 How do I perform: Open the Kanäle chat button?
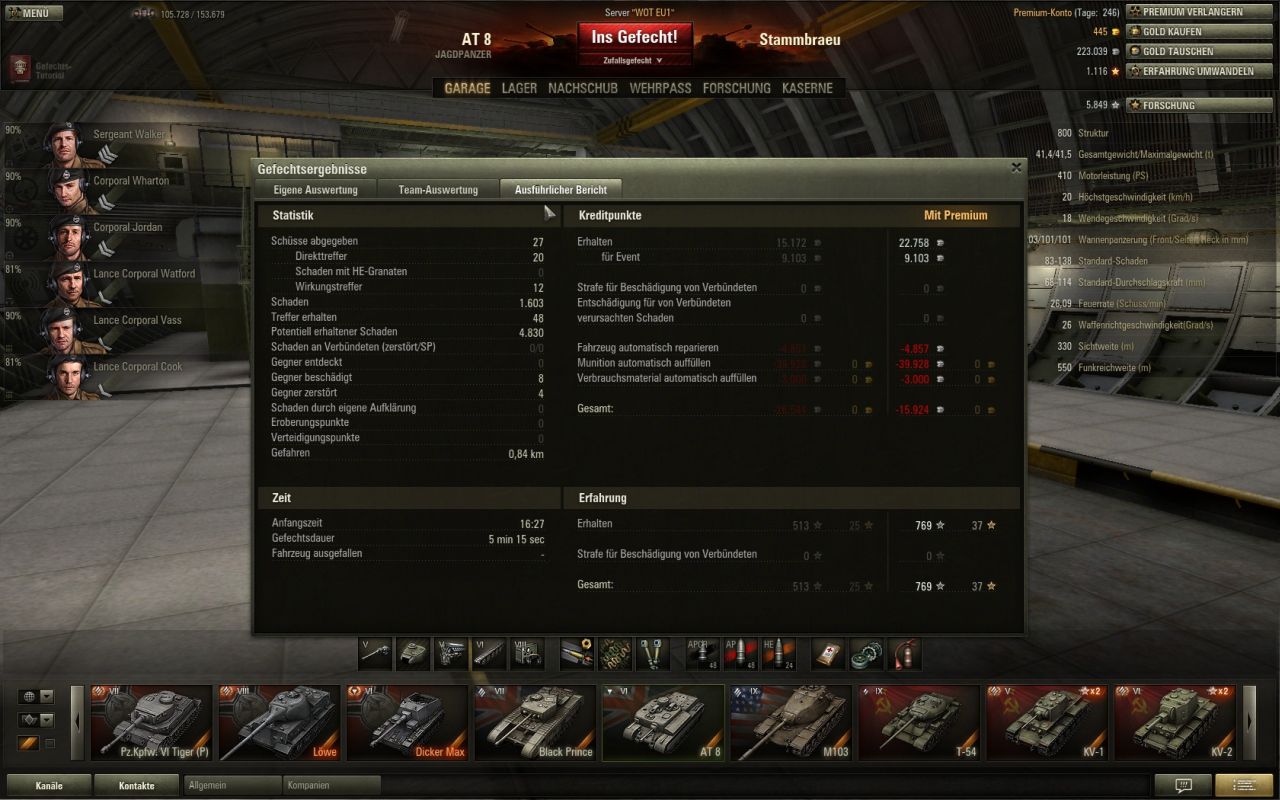point(49,785)
